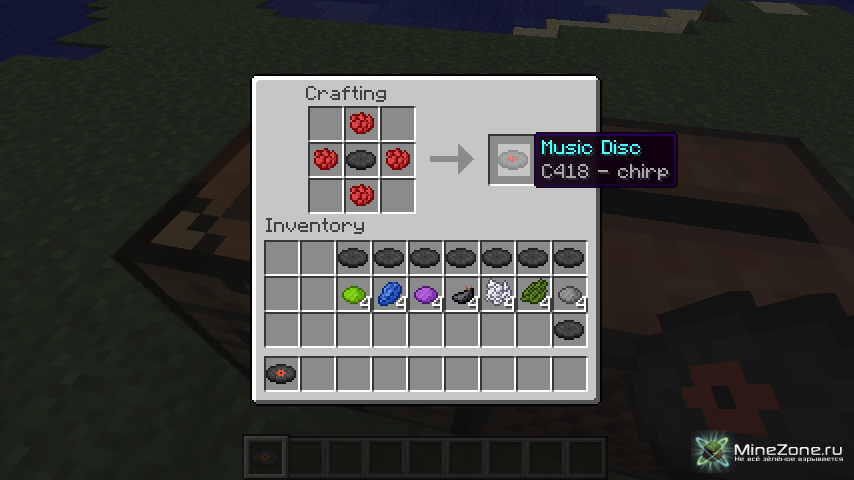Pick up the blue lapis dye stack
The width and height of the screenshot is (854, 480).
tap(389, 294)
